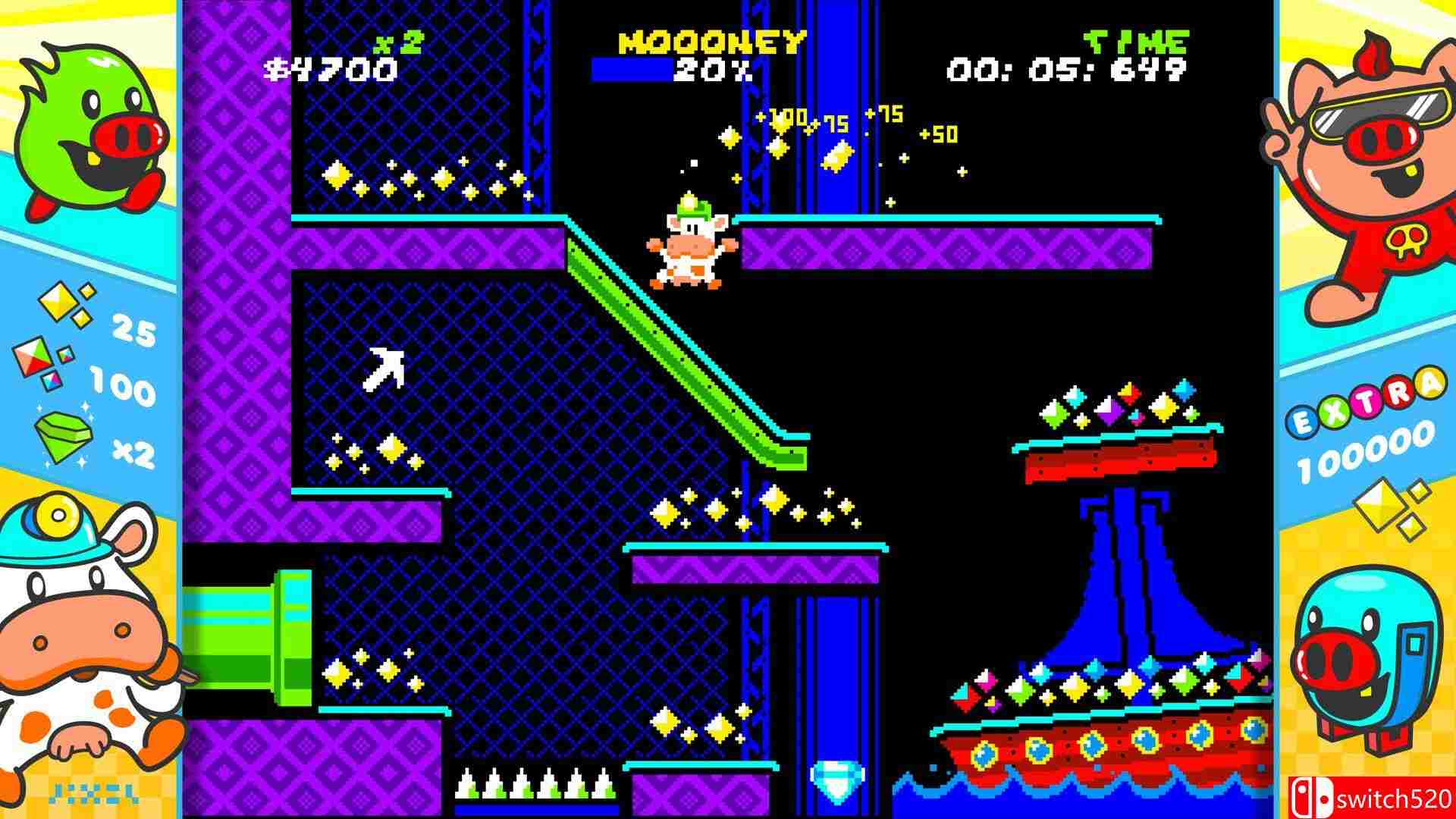
Task: Click the blue MOOONEY progress bar at 20%
Action: point(633,70)
